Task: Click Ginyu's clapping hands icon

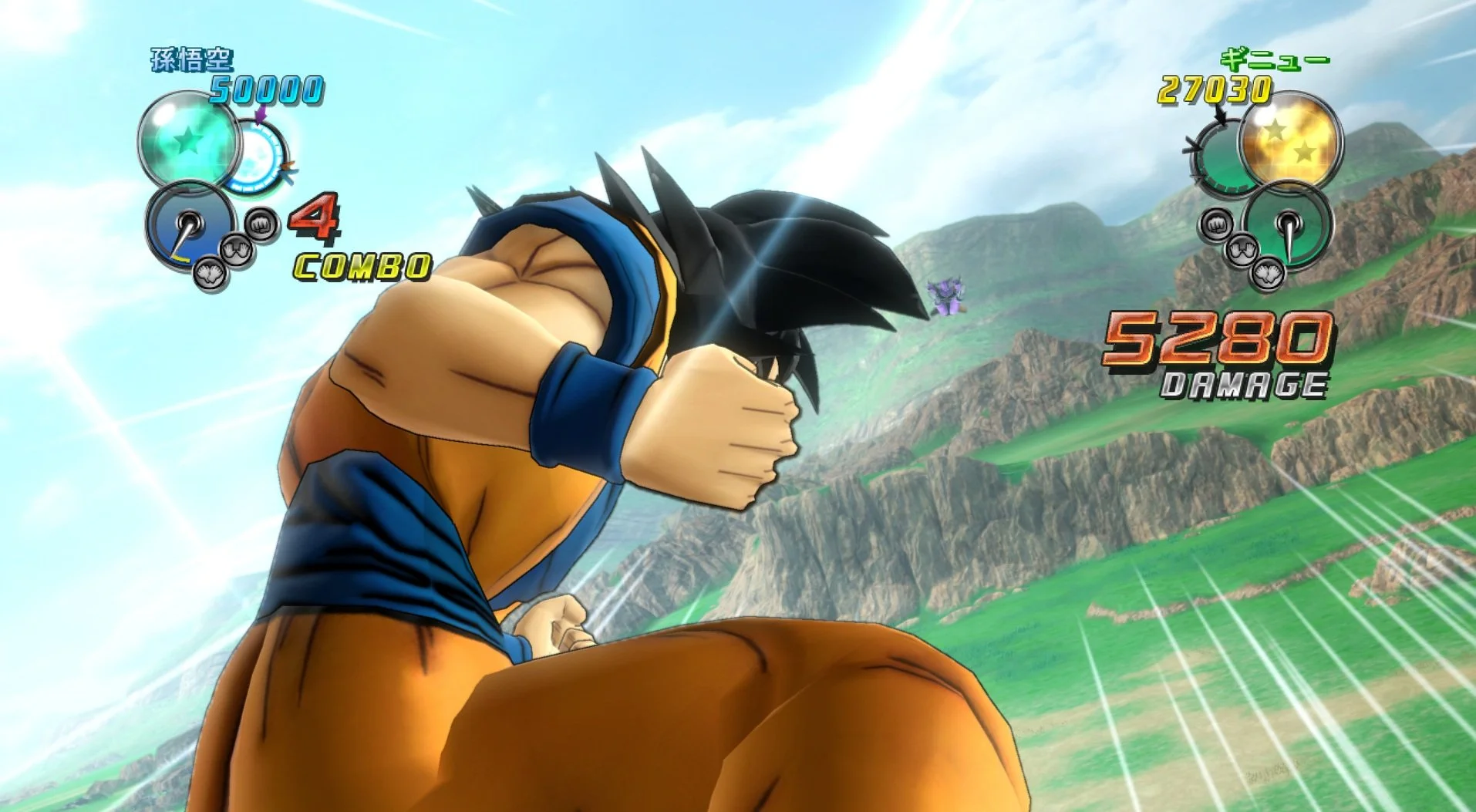Action: pos(1267,275)
